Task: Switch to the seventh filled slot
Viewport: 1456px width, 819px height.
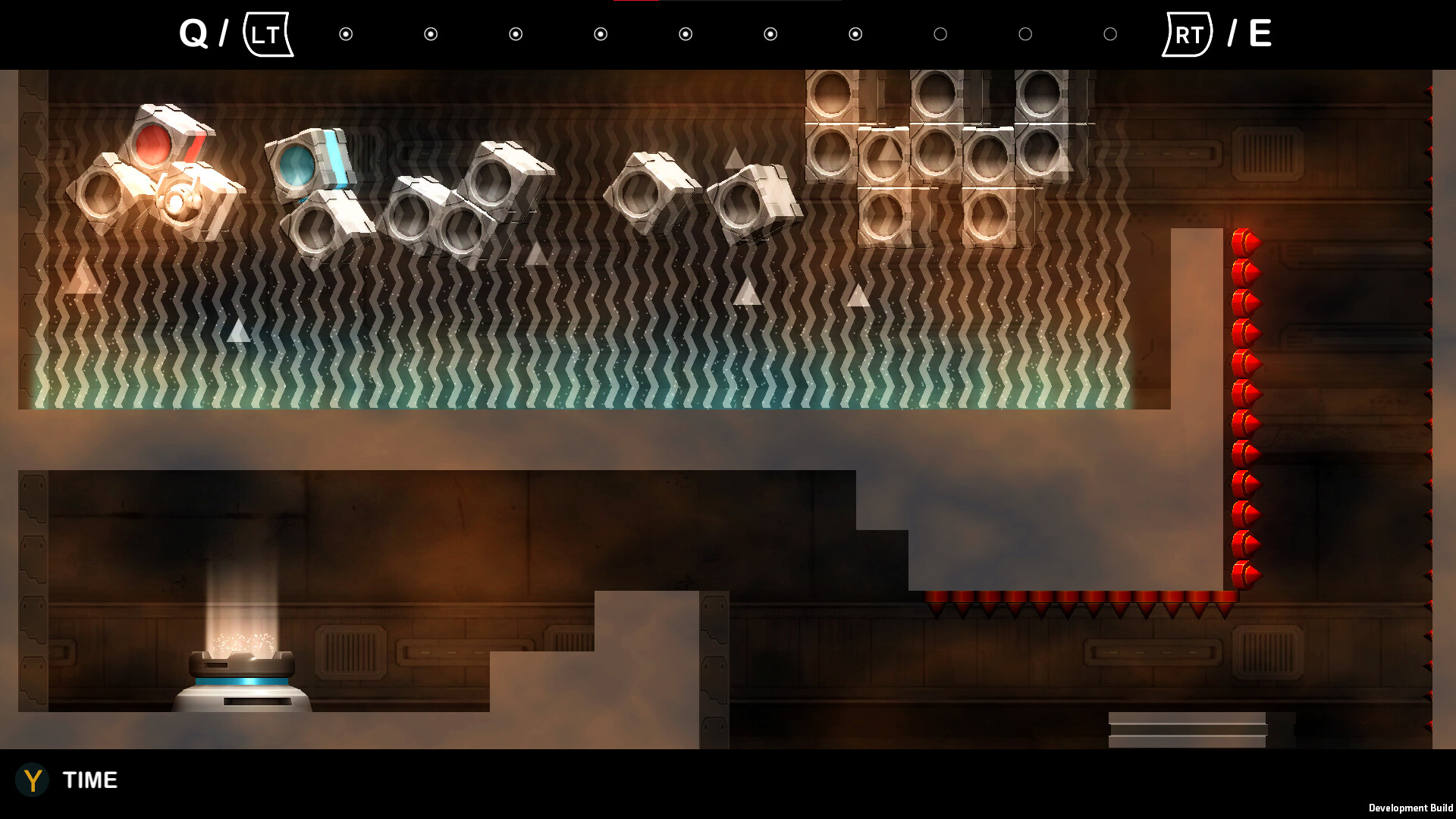Action: [856, 33]
